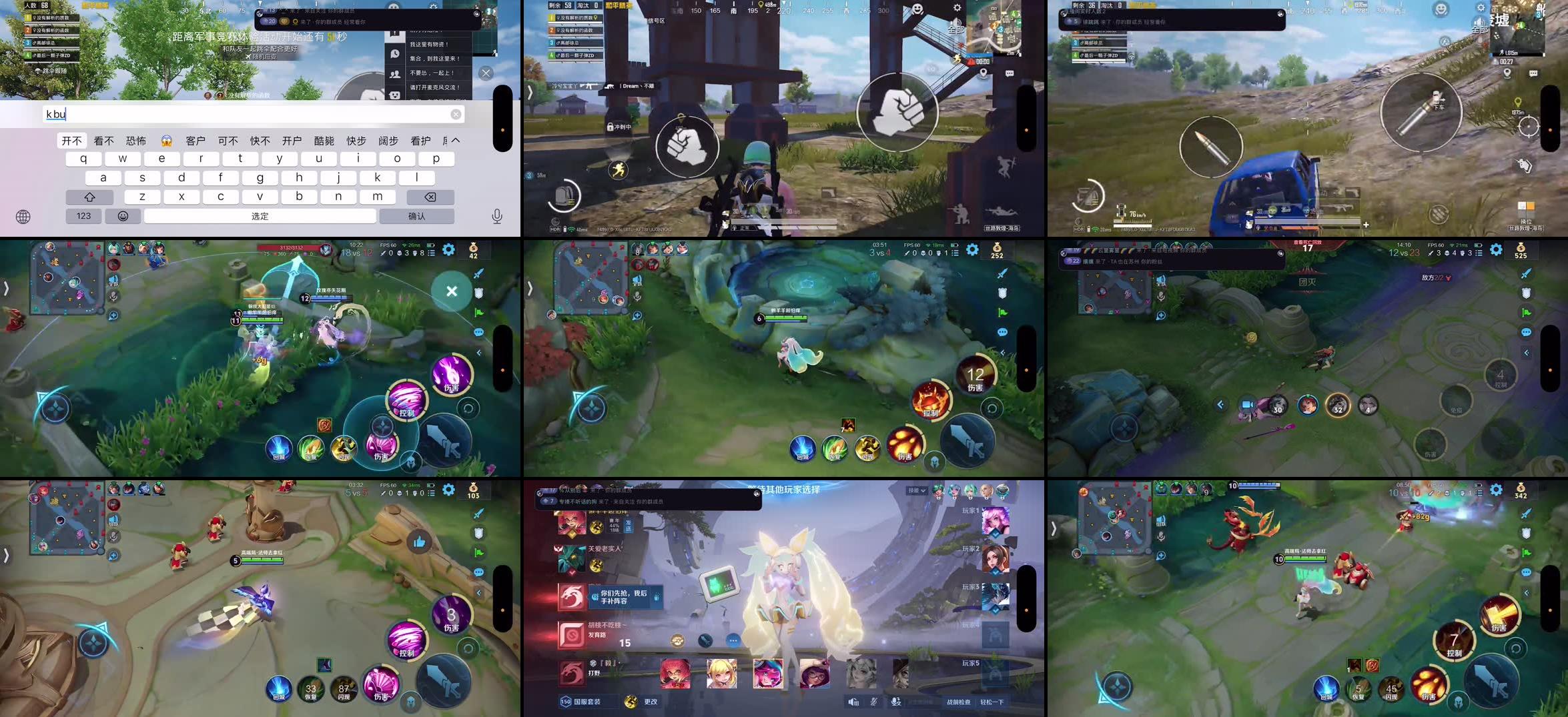This screenshot has width=1568, height=717.
Task: Tap the shift key on the keyboard
Action: 89,196
